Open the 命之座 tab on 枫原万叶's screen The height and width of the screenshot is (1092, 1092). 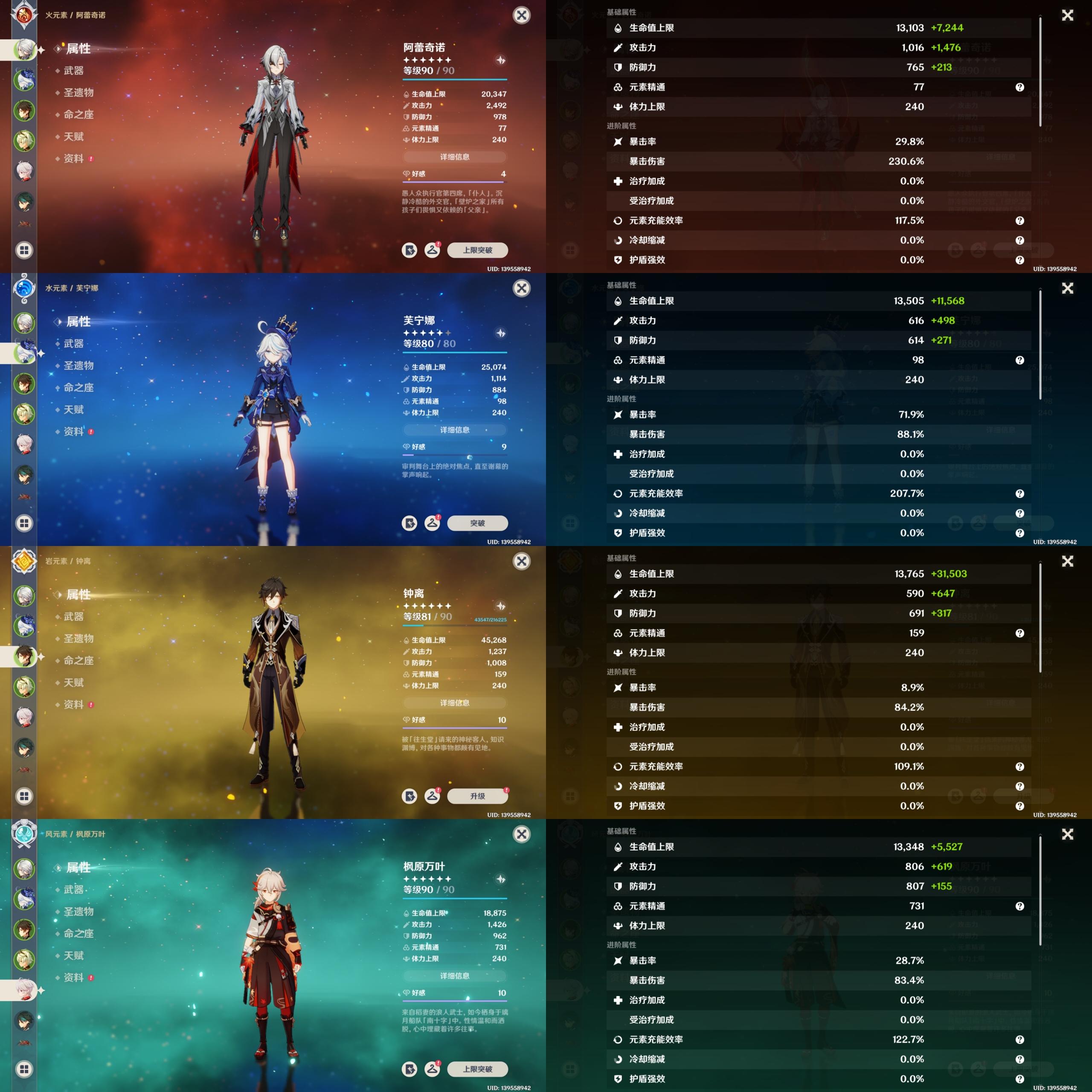click(78, 934)
